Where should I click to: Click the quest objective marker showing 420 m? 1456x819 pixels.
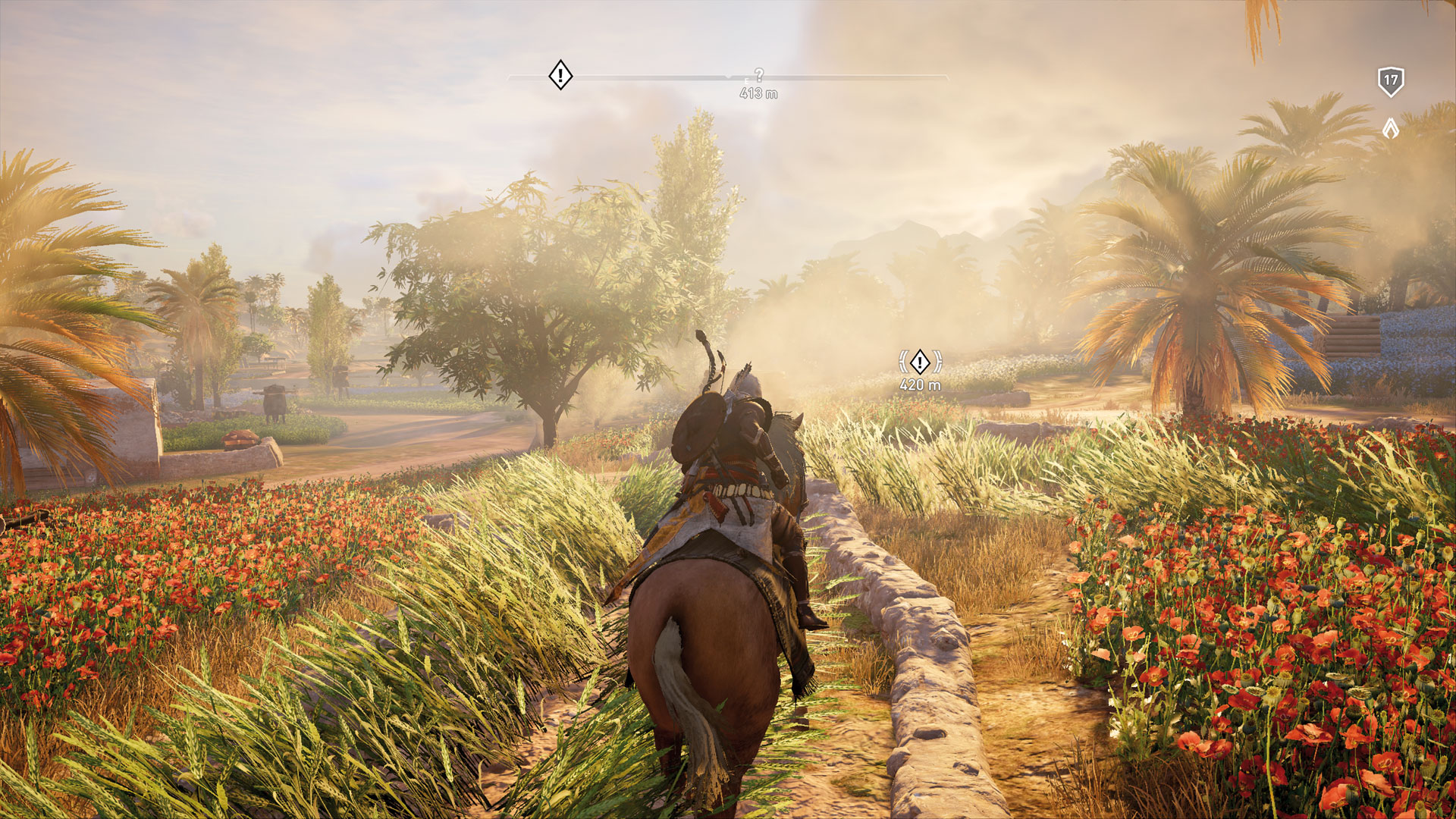[920, 362]
